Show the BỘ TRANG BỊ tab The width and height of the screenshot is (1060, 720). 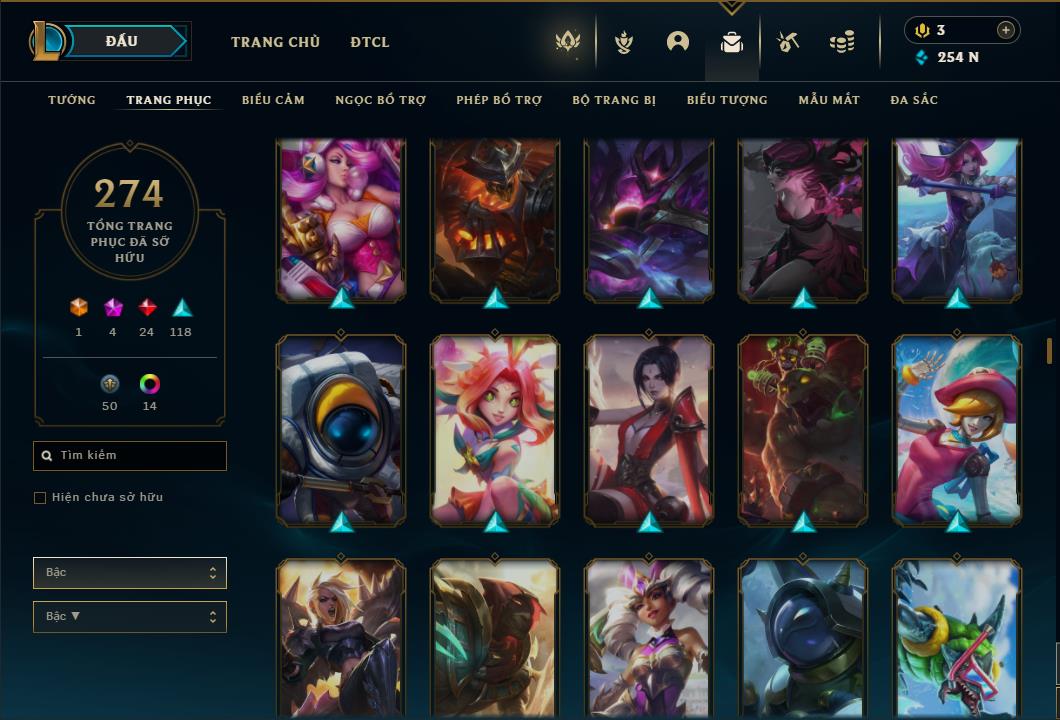[614, 100]
